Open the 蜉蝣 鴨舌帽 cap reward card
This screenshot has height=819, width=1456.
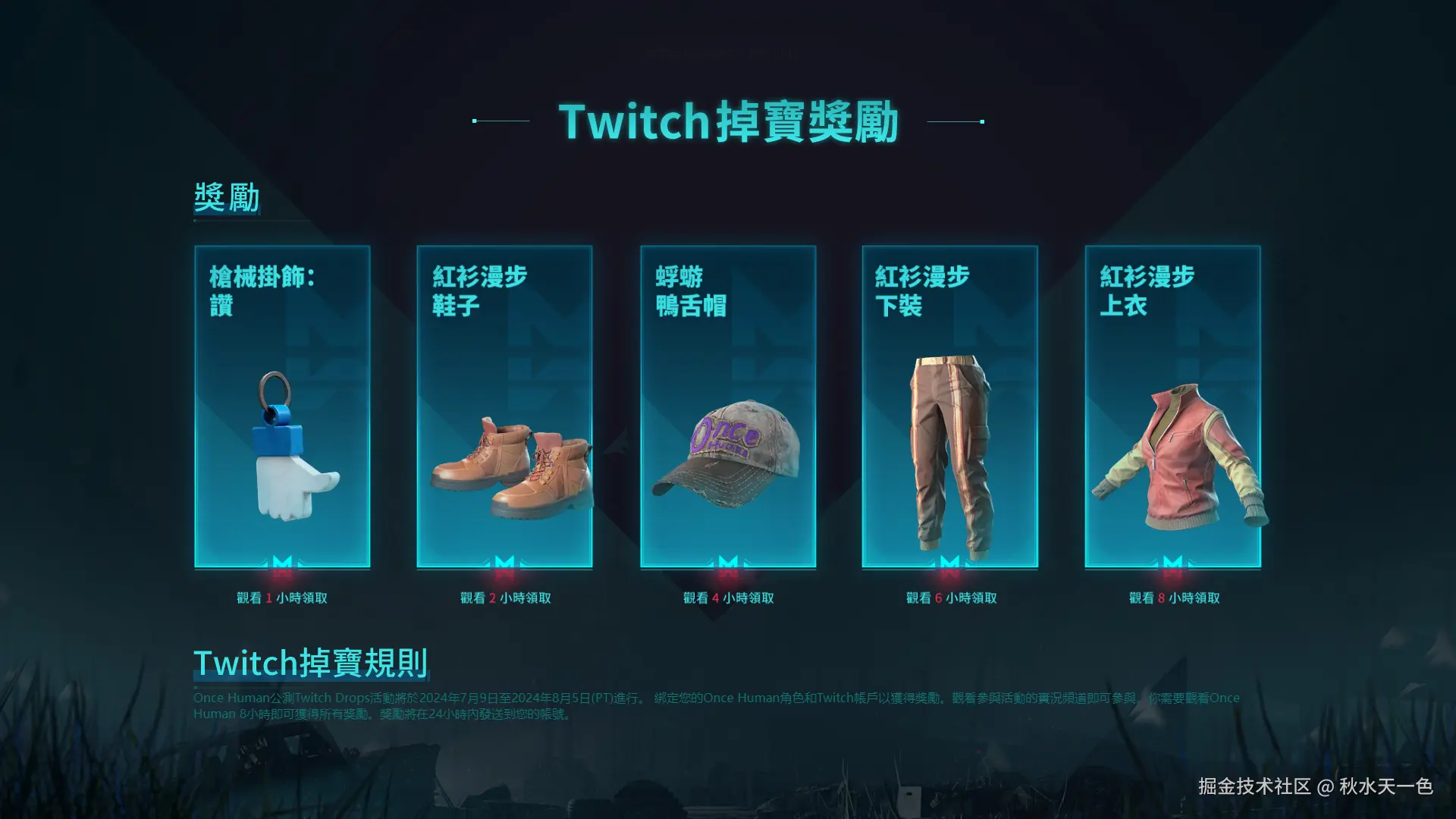click(728, 406)
